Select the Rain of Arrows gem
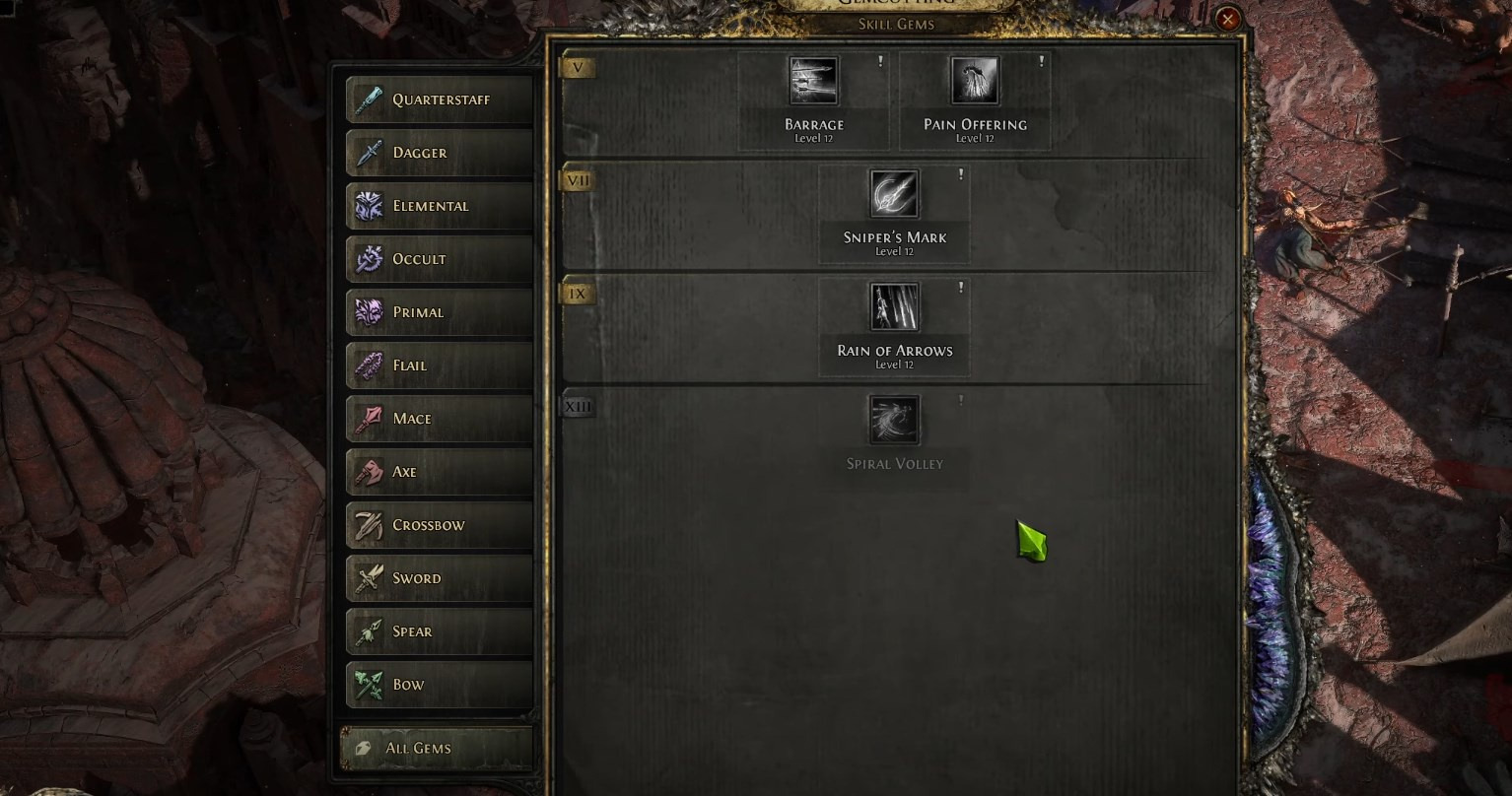The image size is (1512, 796). pos(894,308)
